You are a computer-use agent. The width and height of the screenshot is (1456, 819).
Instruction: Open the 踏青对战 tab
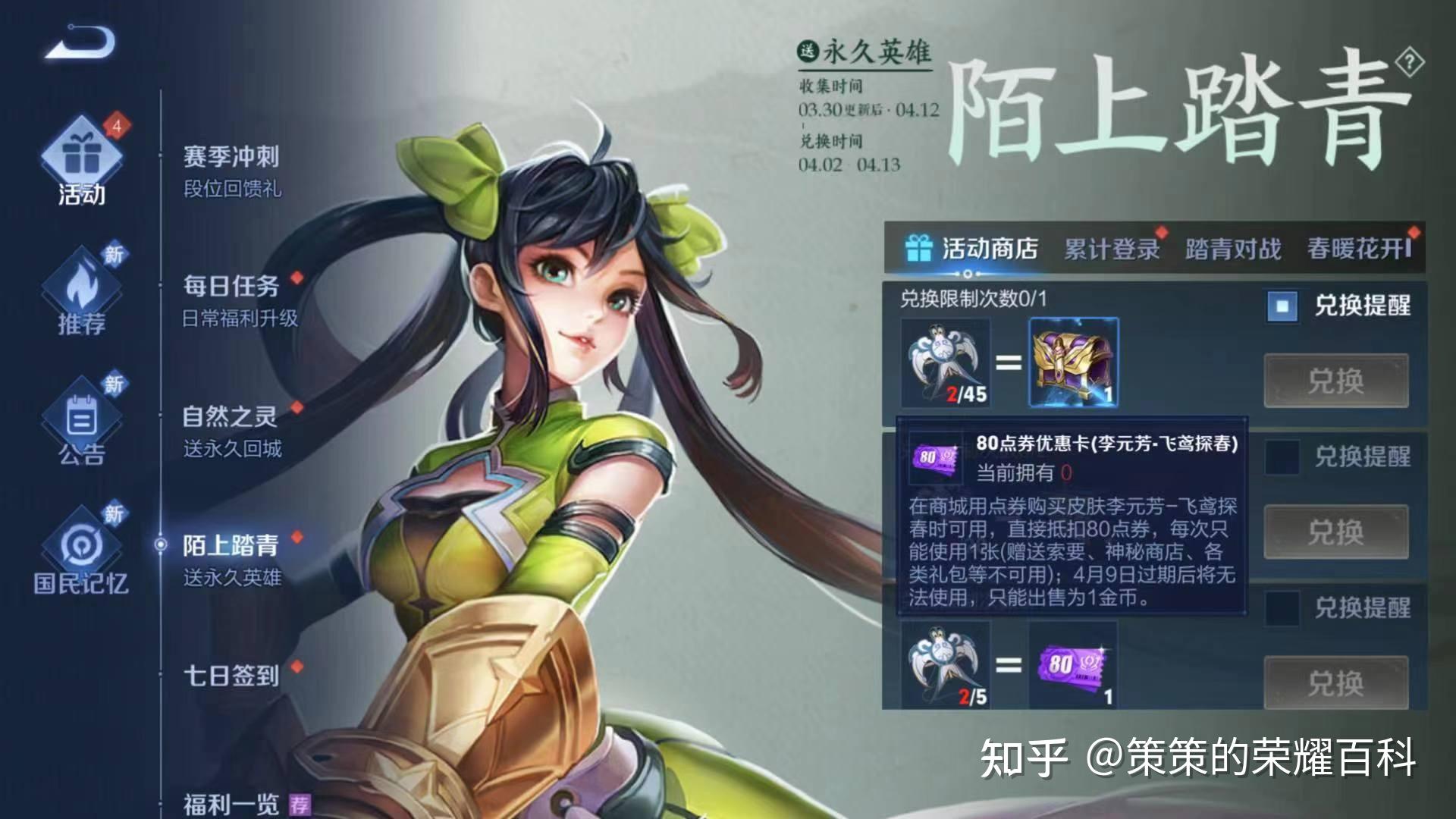pos(1231,247)
